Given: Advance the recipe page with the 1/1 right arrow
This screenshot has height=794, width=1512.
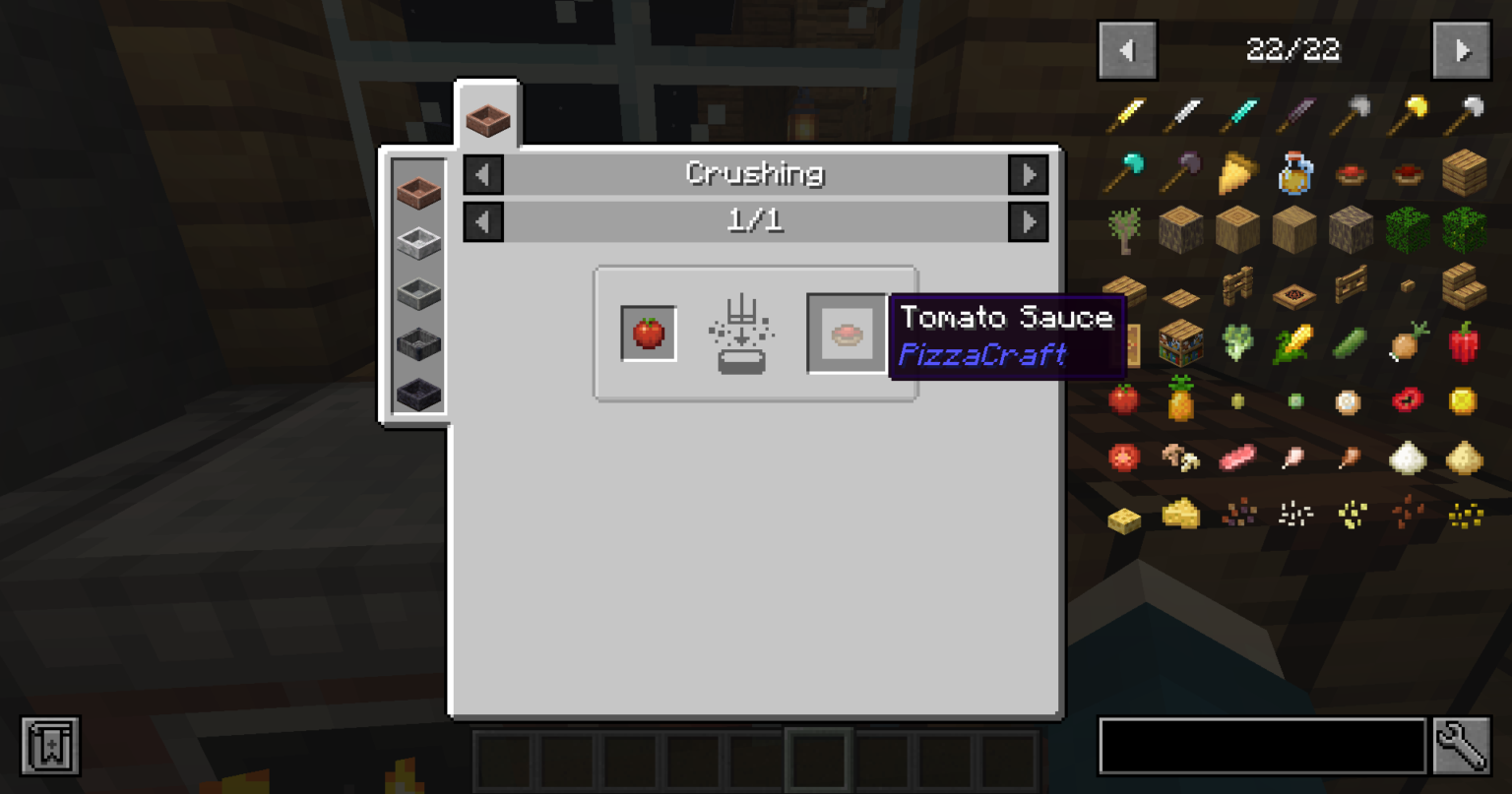Looking at the screenshot, I should pyautogui.click(x=1030, y=220).
